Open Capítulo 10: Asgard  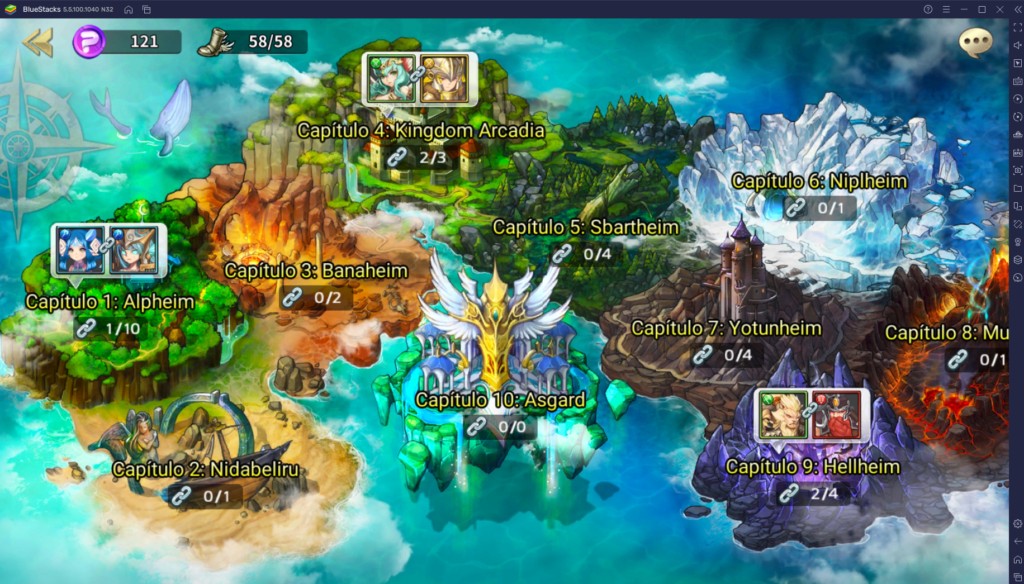(x=500, y=401)
